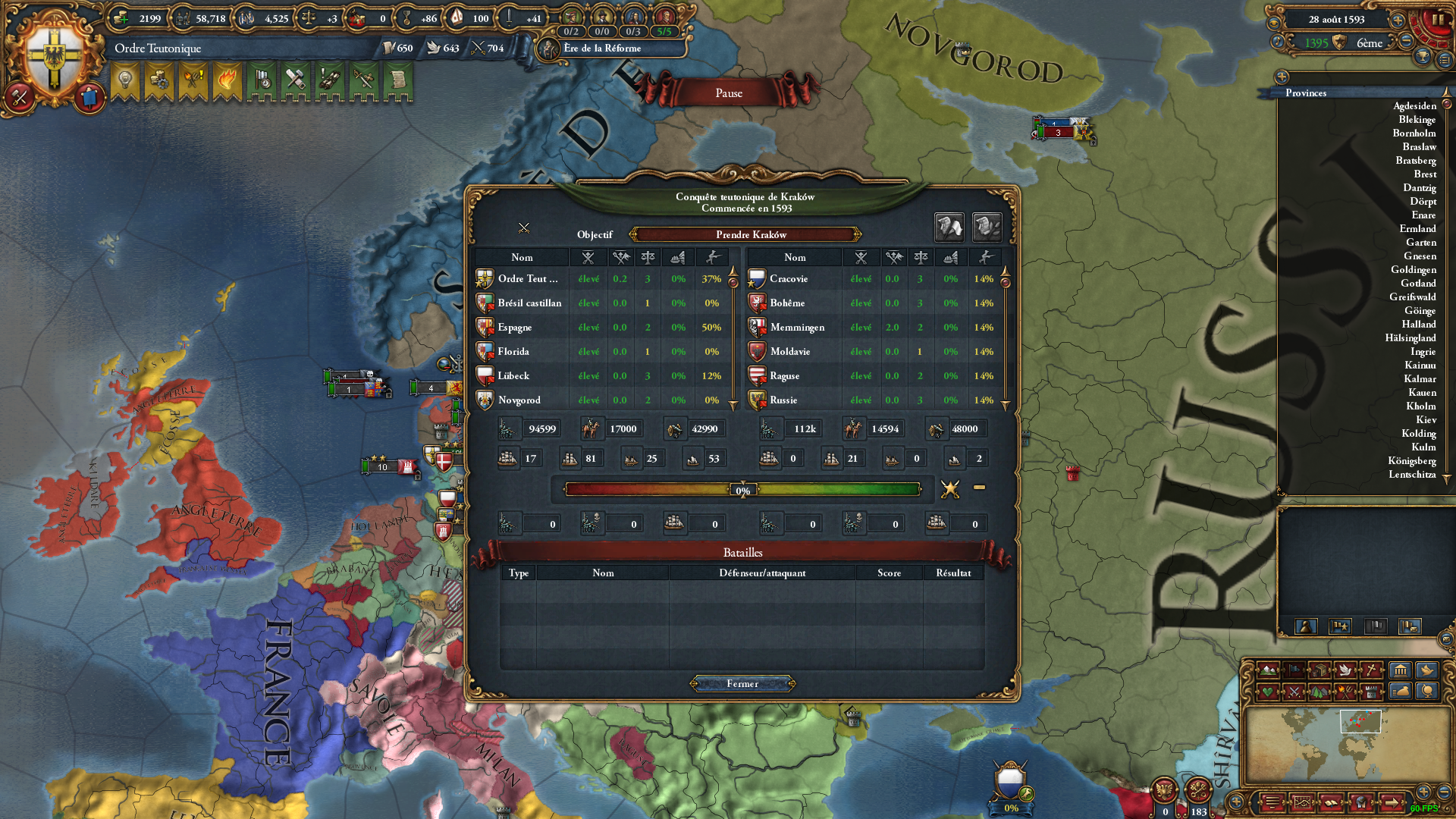This screenshot has height=819, width=1456.
Task: Switch to terrain map mode (mountains icon)
Action: (x=1268, y=670)
